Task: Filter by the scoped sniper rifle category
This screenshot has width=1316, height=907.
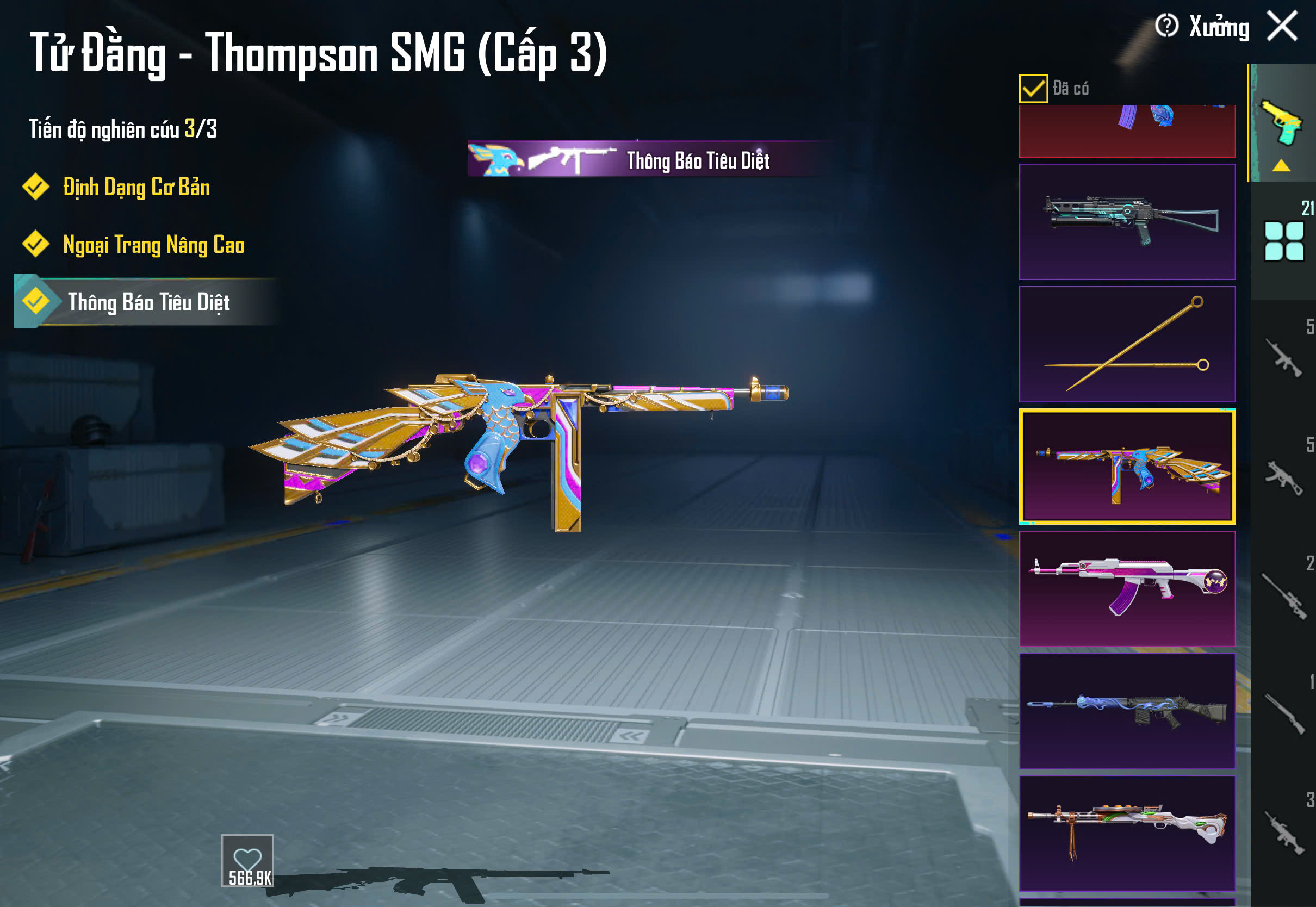Action: [x=1283, y=597]
